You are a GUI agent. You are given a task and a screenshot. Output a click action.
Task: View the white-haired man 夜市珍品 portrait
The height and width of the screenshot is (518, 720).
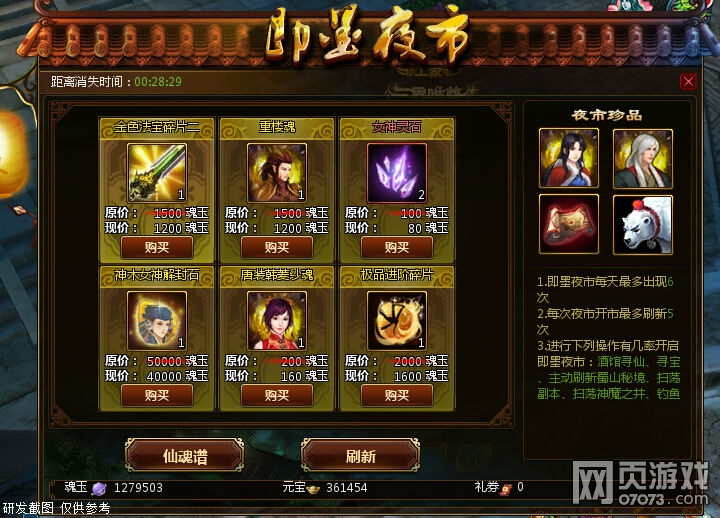[642, 158]
